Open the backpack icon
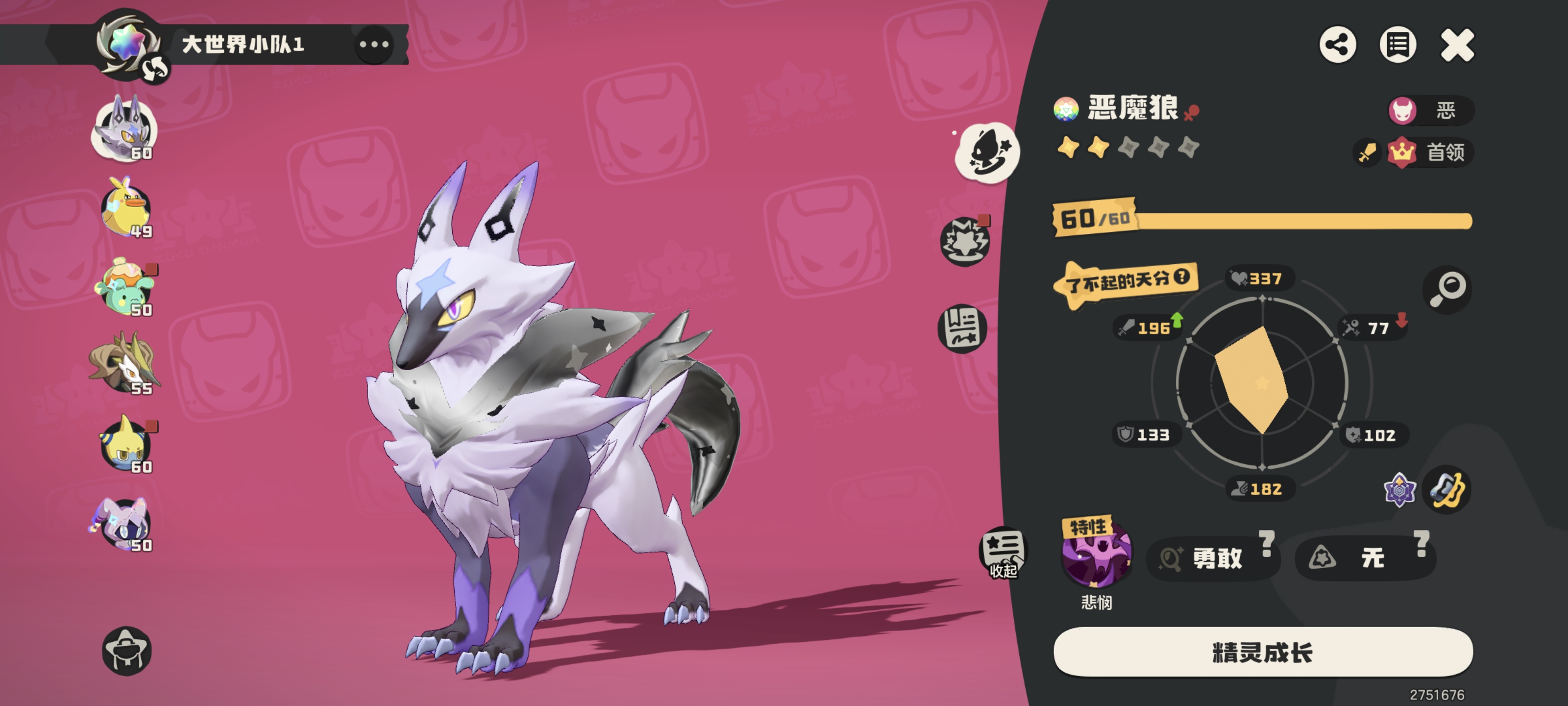The image size is (1568, 706). (126, 651)
